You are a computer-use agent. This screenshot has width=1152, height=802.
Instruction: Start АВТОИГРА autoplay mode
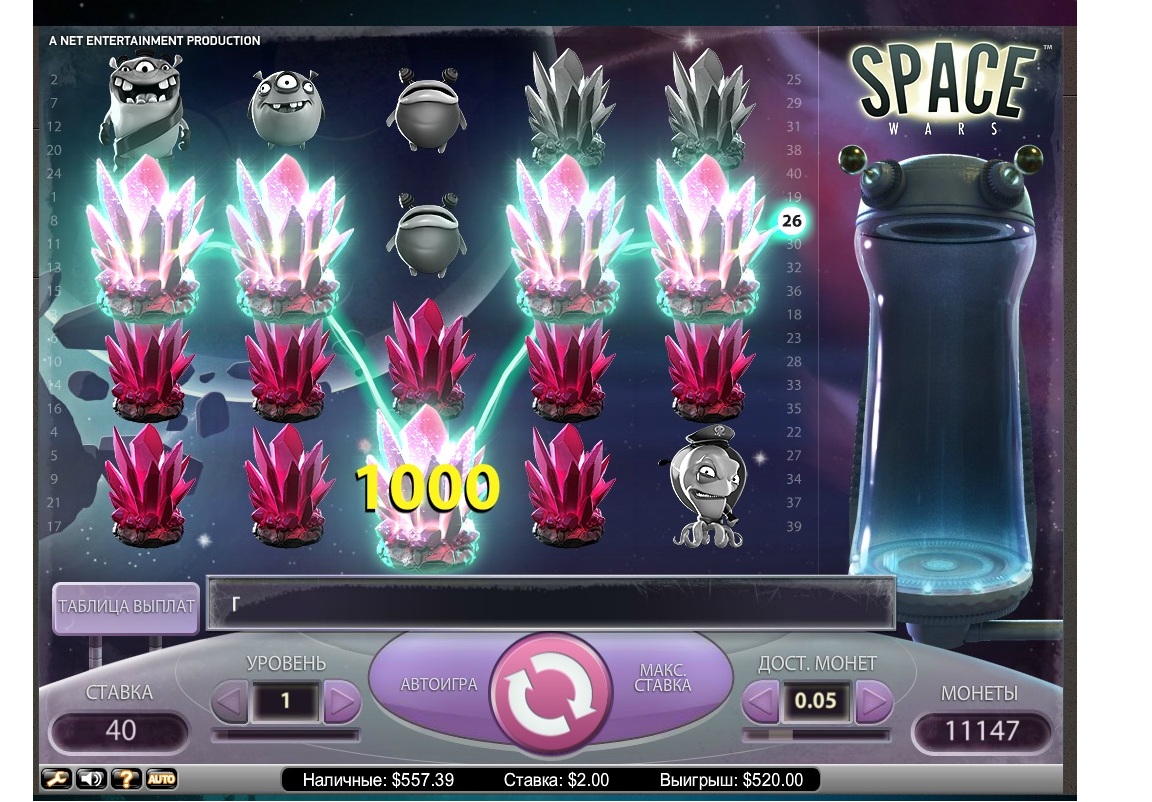(x=438, y=685)
